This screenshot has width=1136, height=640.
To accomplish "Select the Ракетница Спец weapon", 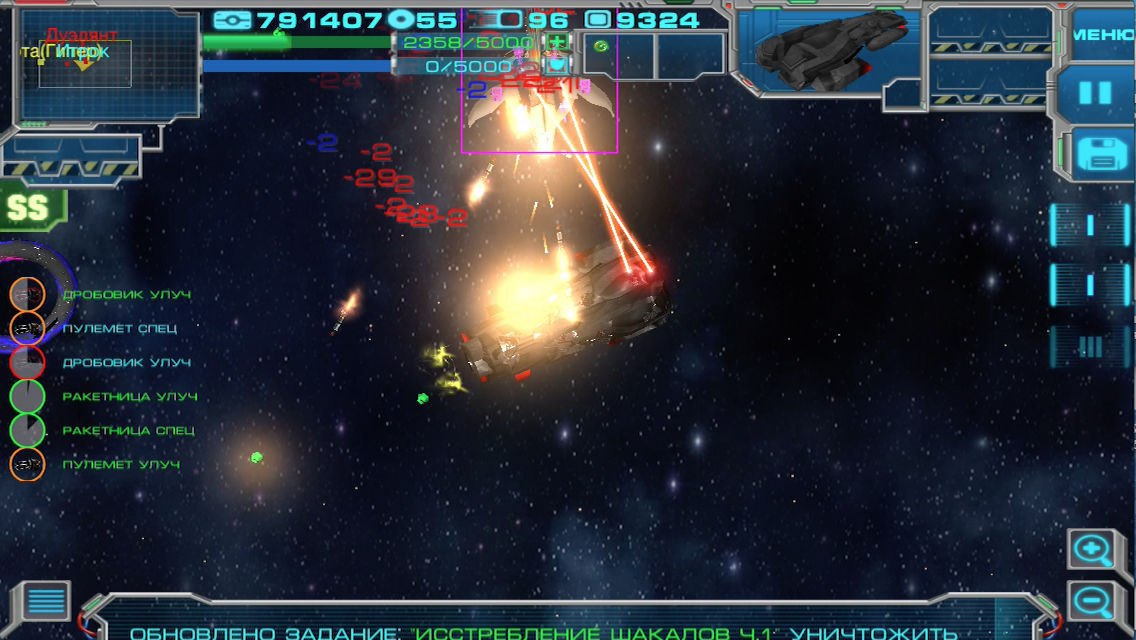I will [x=27, y=430].
